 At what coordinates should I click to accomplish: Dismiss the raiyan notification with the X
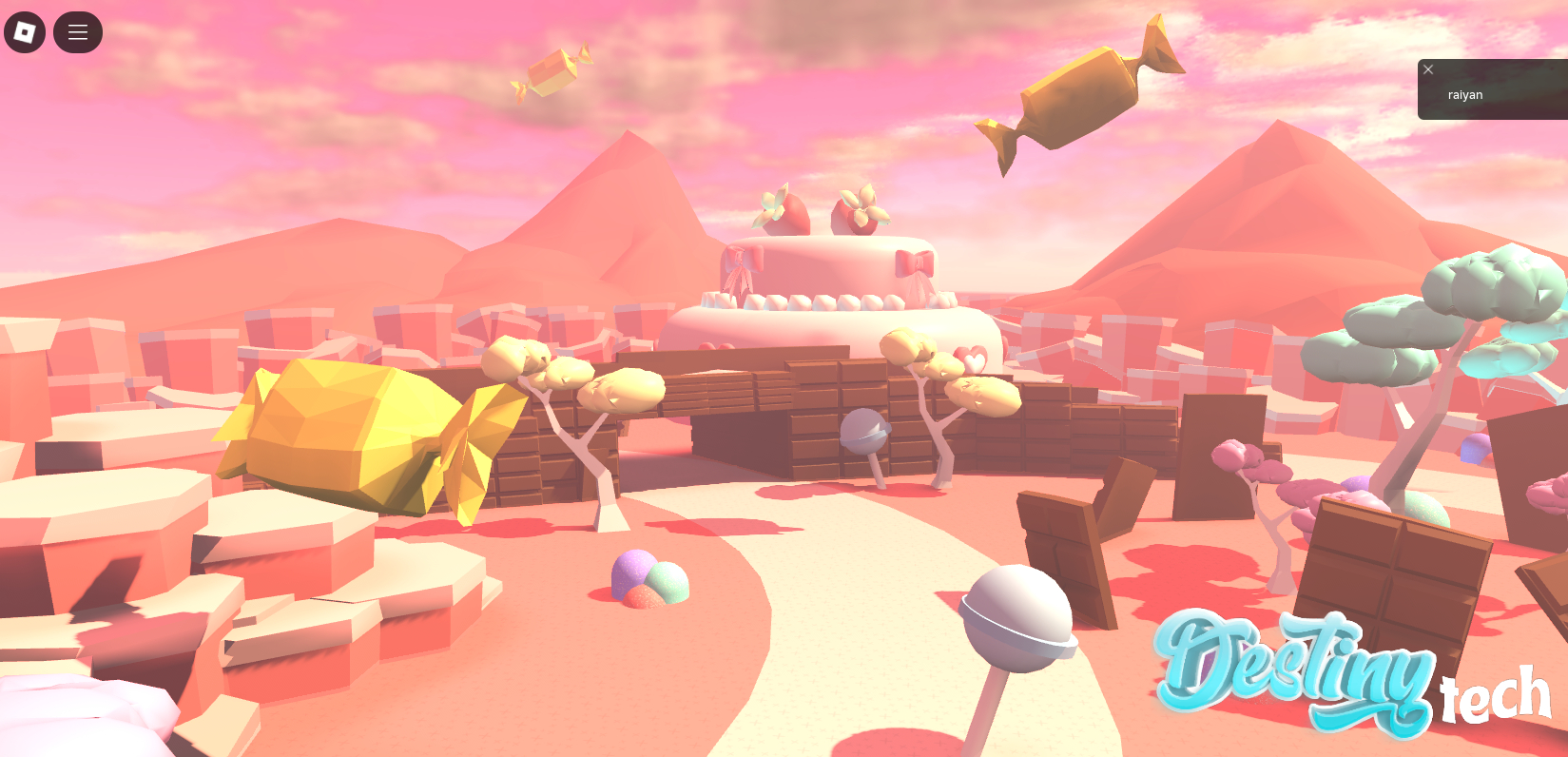1427,69
